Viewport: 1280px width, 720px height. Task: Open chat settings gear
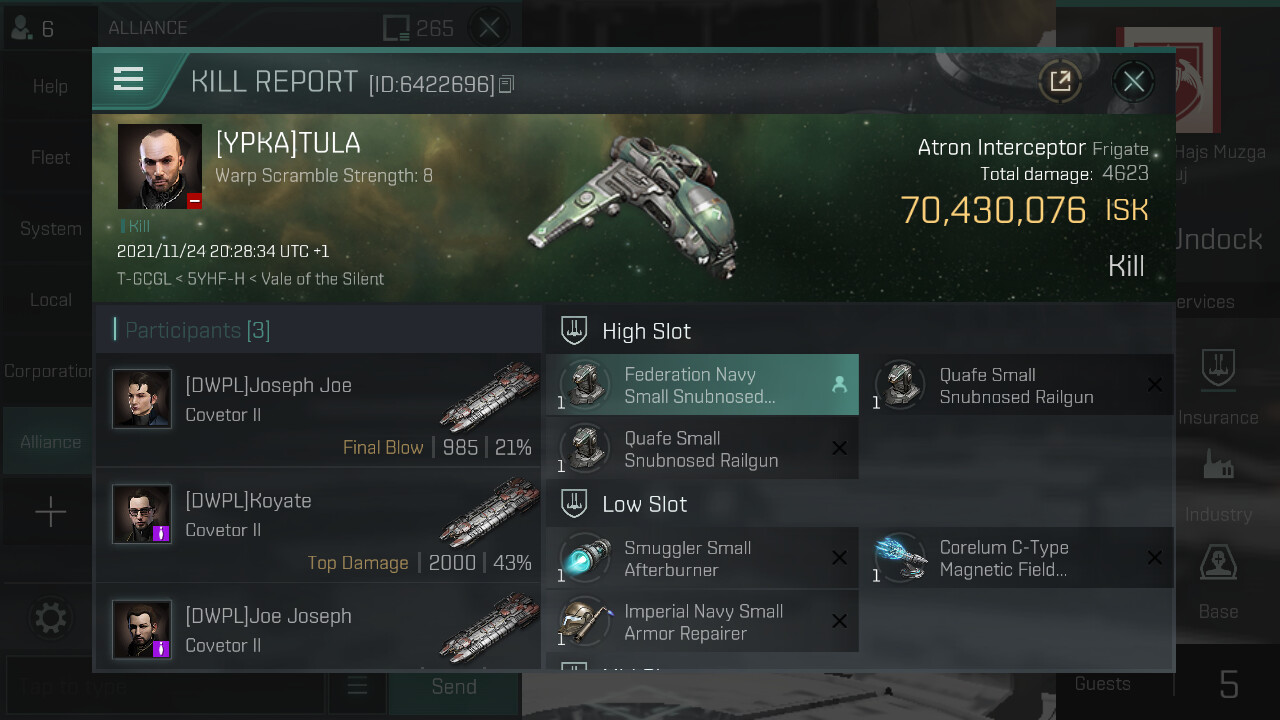[50, 618]
